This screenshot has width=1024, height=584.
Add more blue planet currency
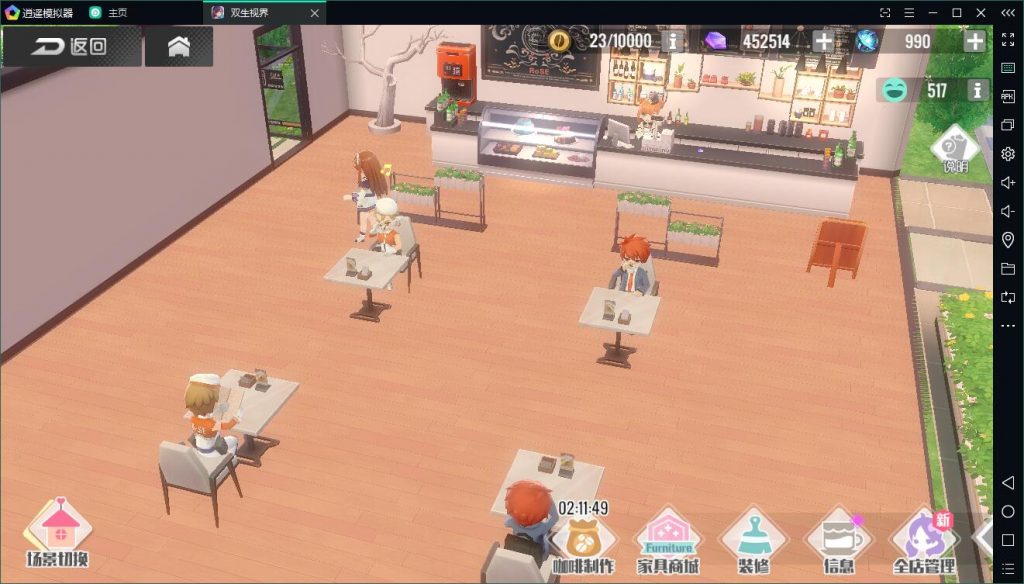pos(974,41)
